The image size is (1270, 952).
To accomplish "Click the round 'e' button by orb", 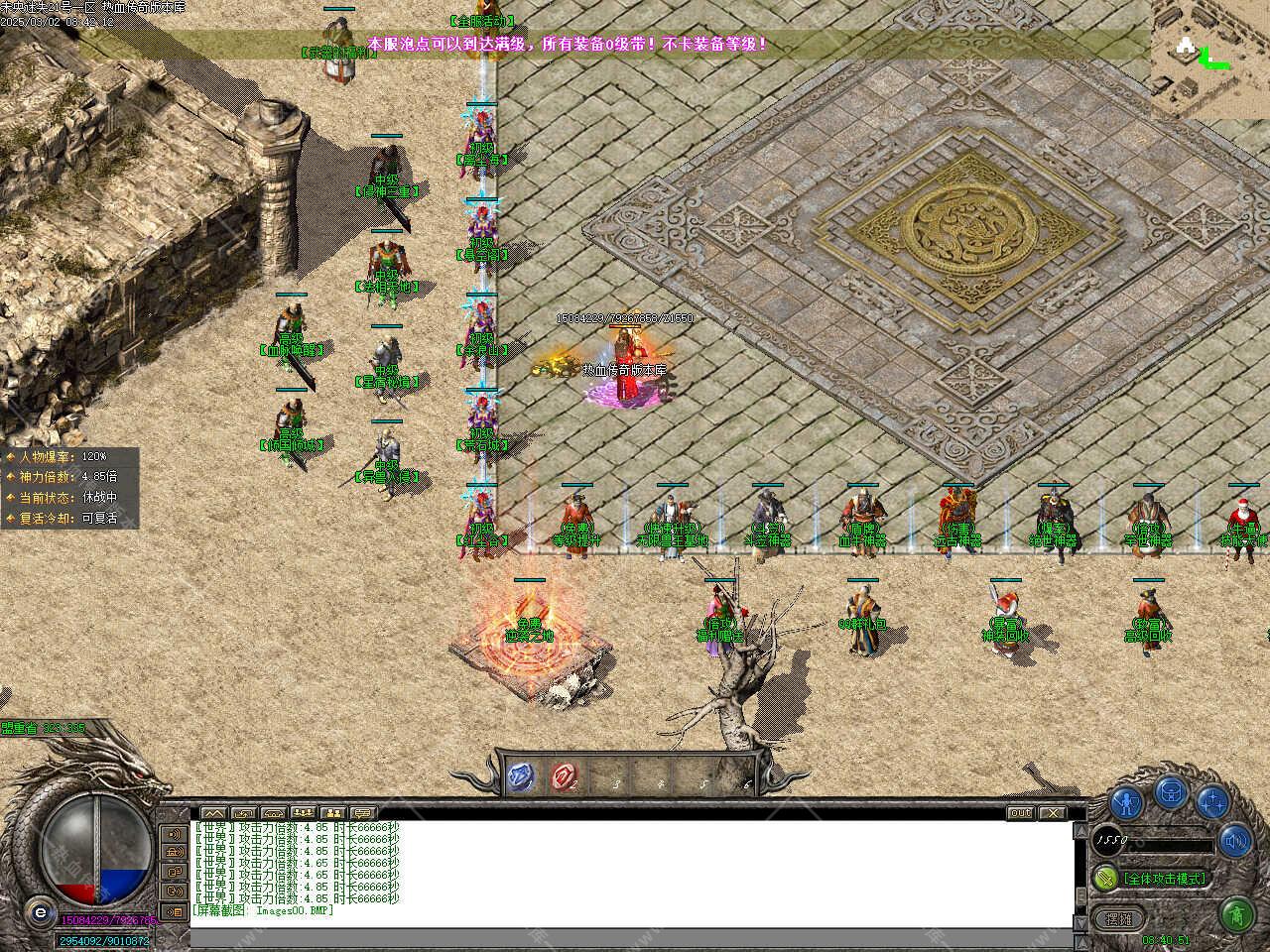I will point(40,911).
